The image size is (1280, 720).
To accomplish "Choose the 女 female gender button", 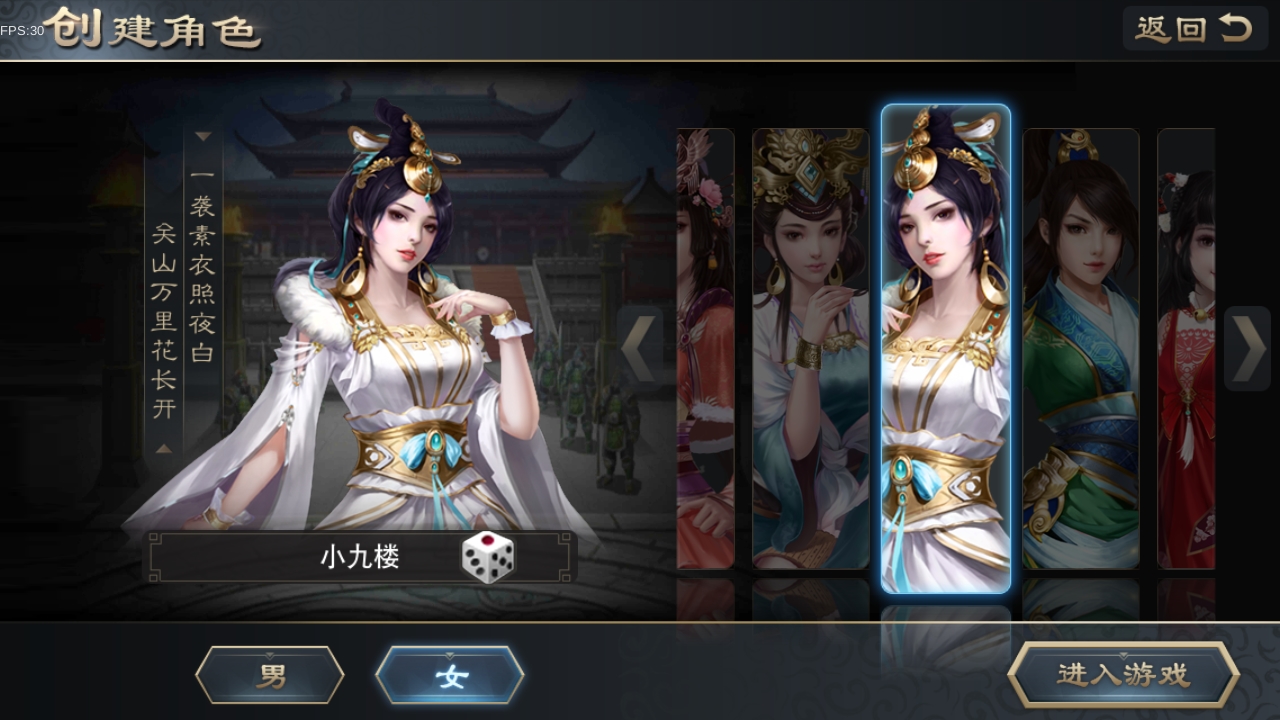I will pos(450,675).
